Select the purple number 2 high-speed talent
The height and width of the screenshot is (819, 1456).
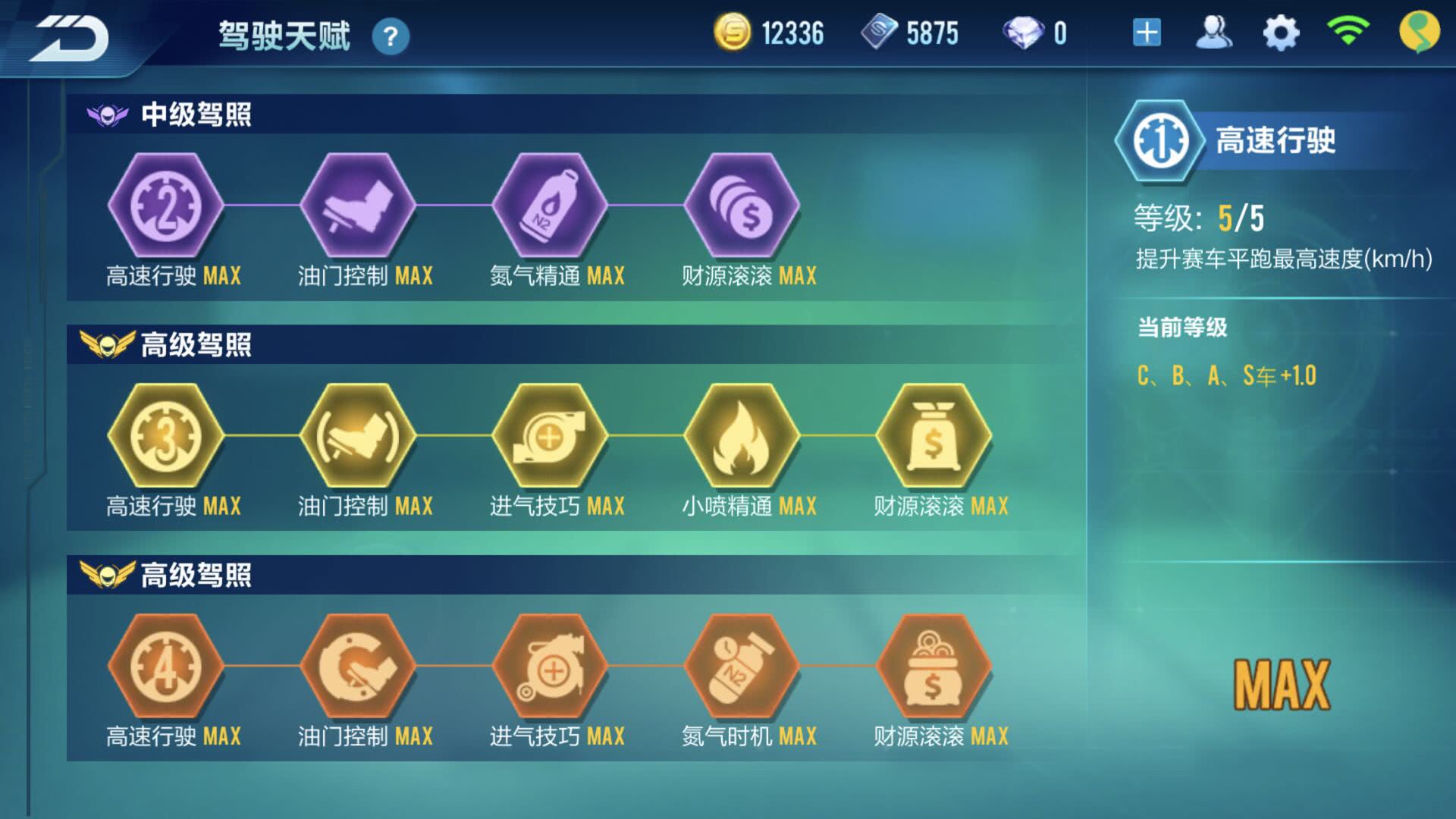(165, 206)
